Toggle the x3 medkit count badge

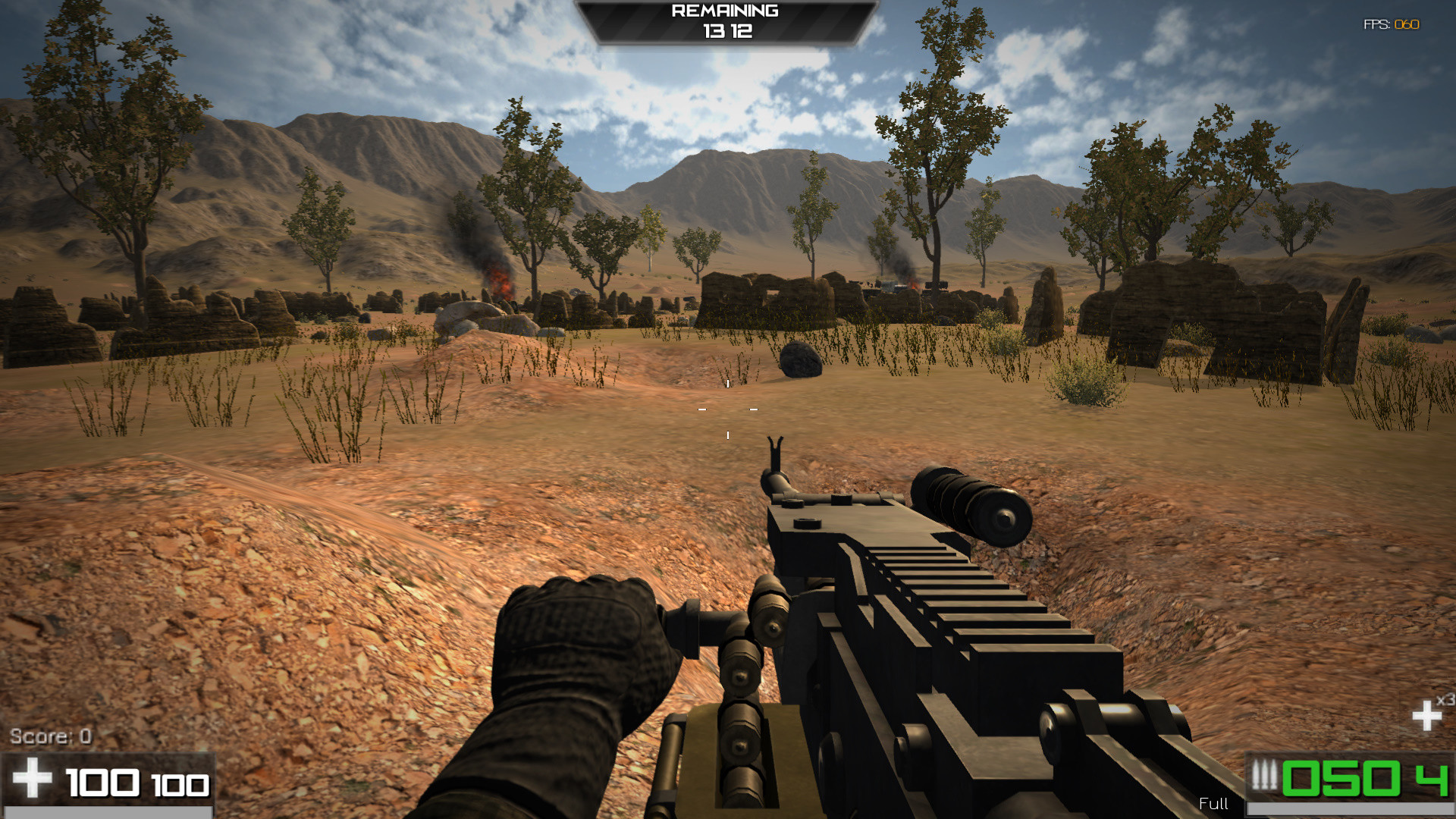coord(1445,699)
